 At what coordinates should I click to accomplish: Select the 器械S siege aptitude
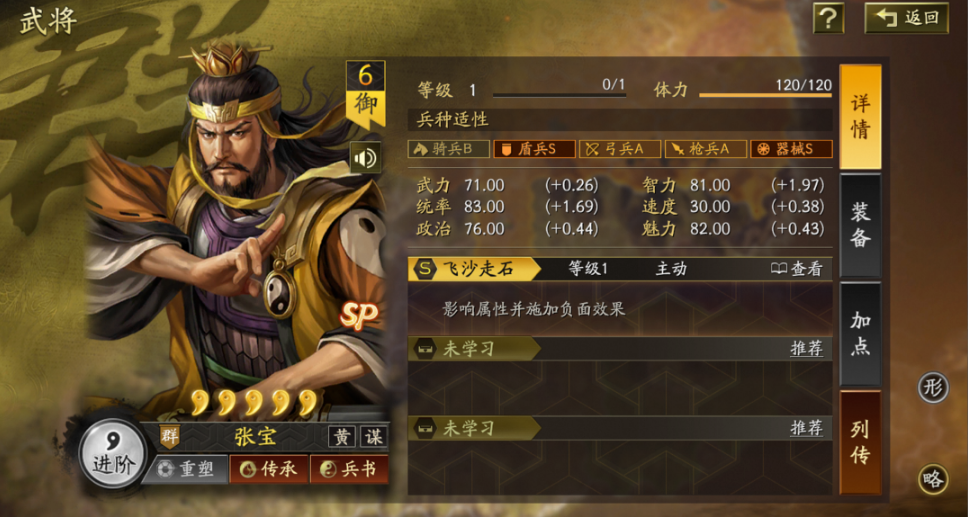point(791,149)
